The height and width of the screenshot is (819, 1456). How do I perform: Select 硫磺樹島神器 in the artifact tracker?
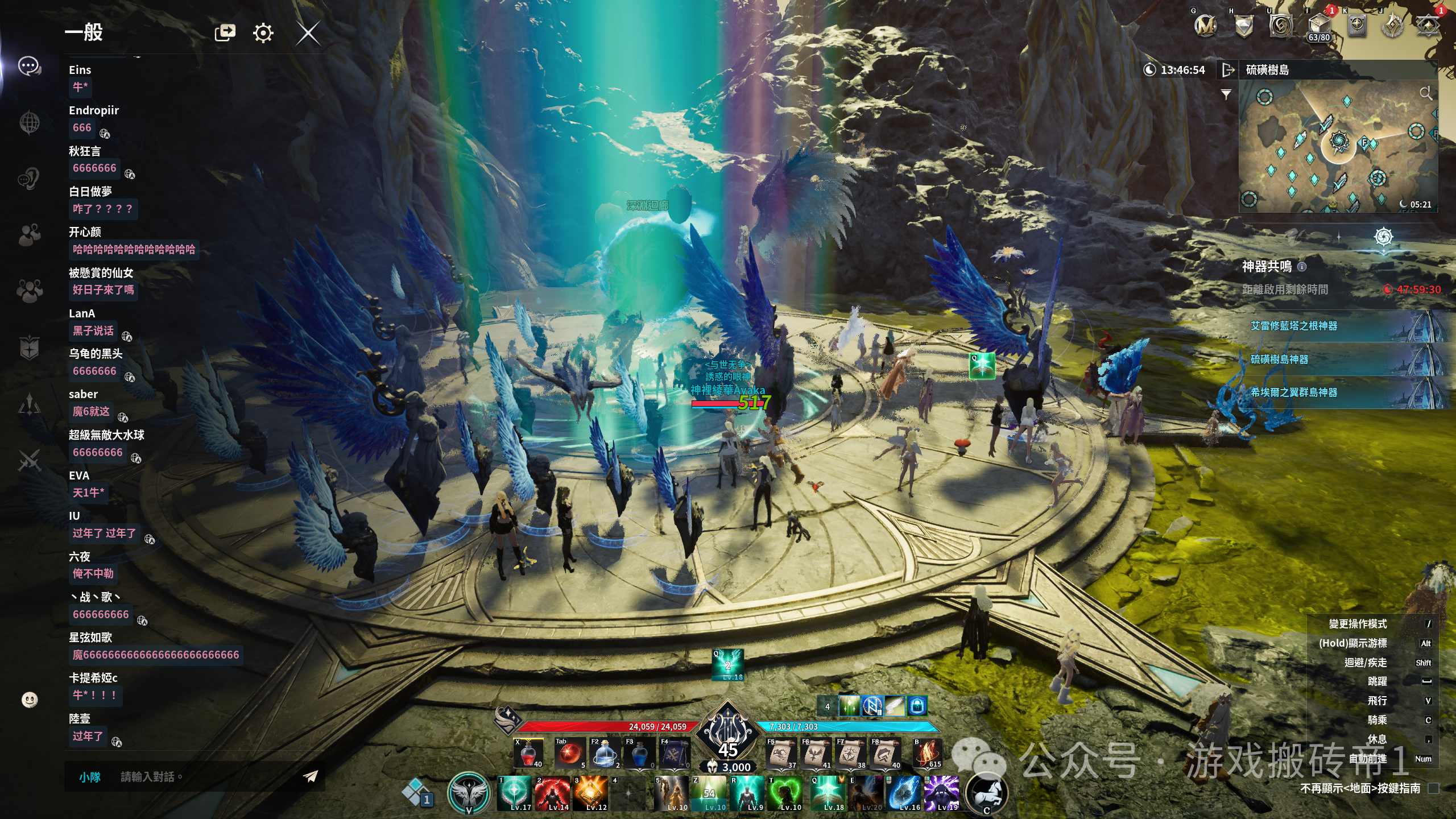point(1279,359)
